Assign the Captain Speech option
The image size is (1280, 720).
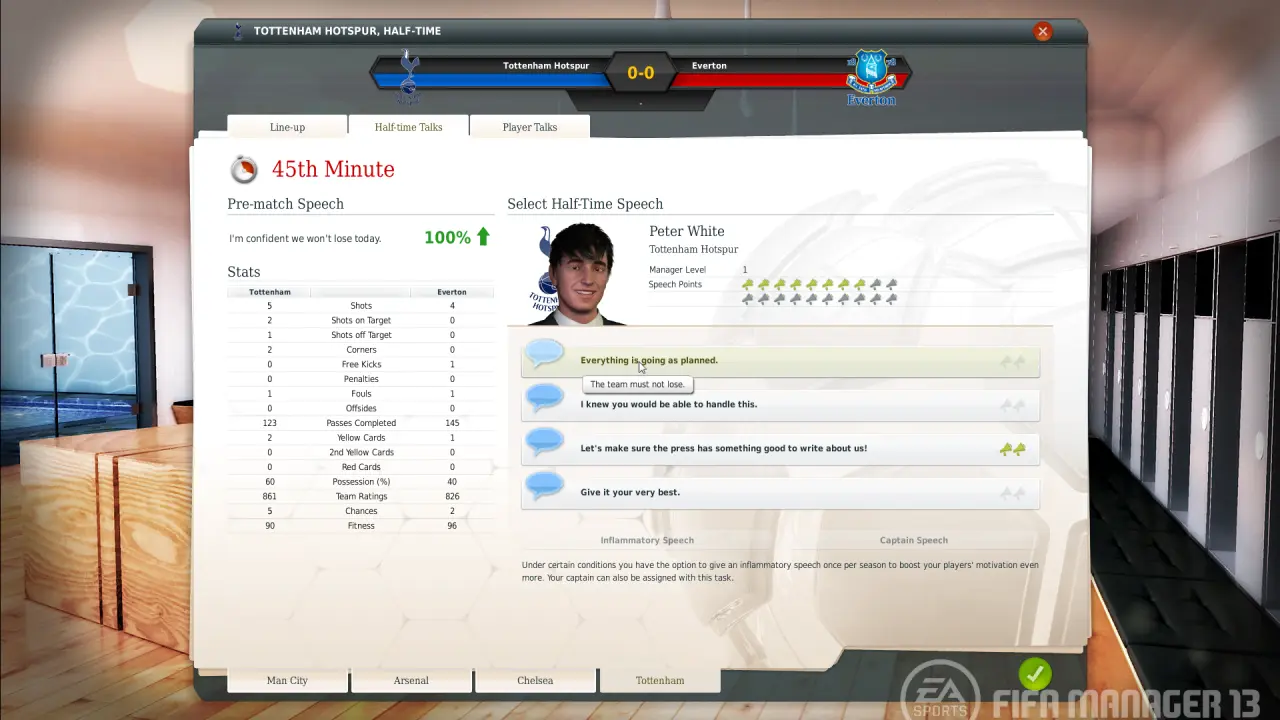[913, 540]
